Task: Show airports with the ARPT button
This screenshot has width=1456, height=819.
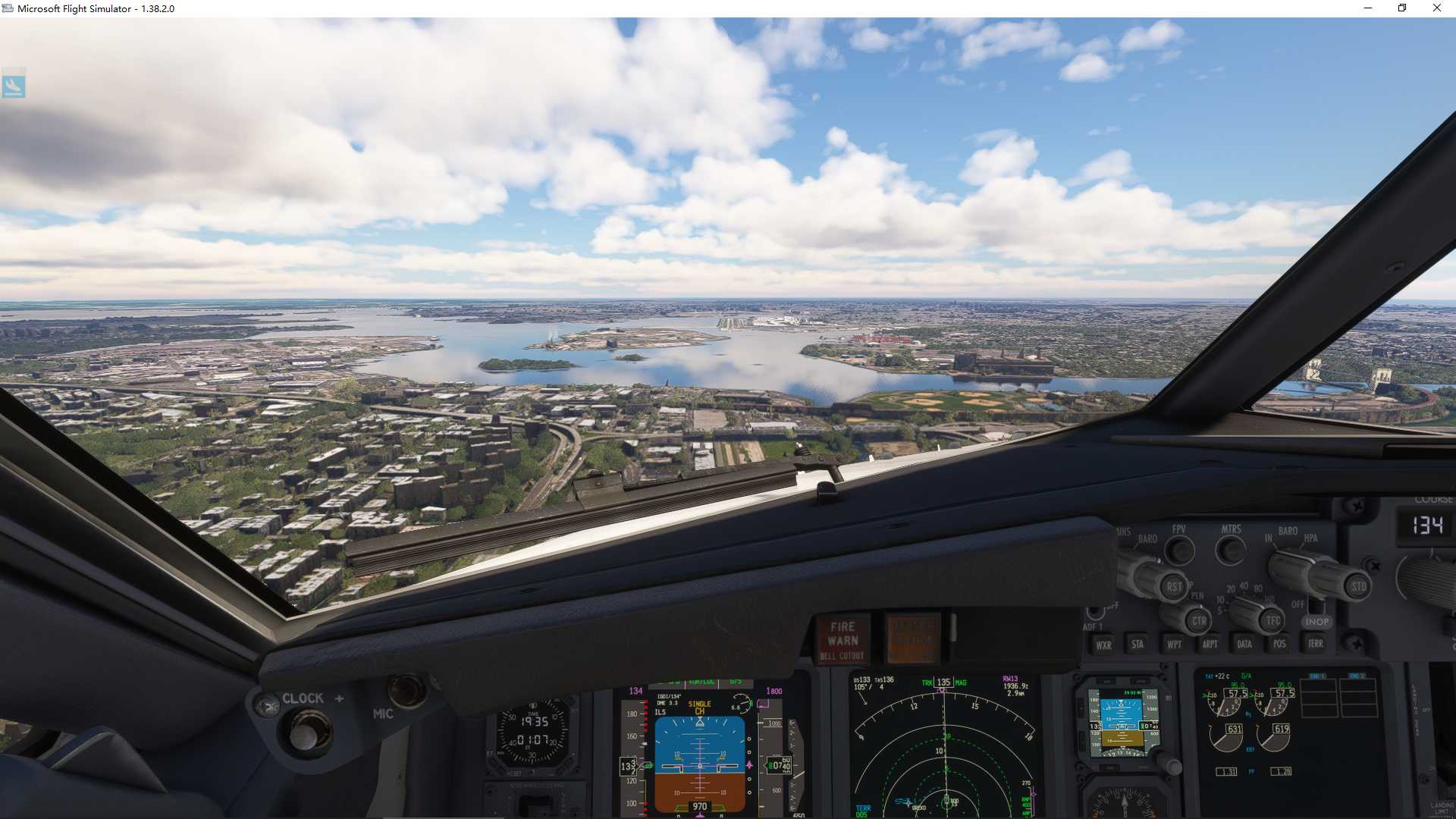Action: coord(1210,645)
